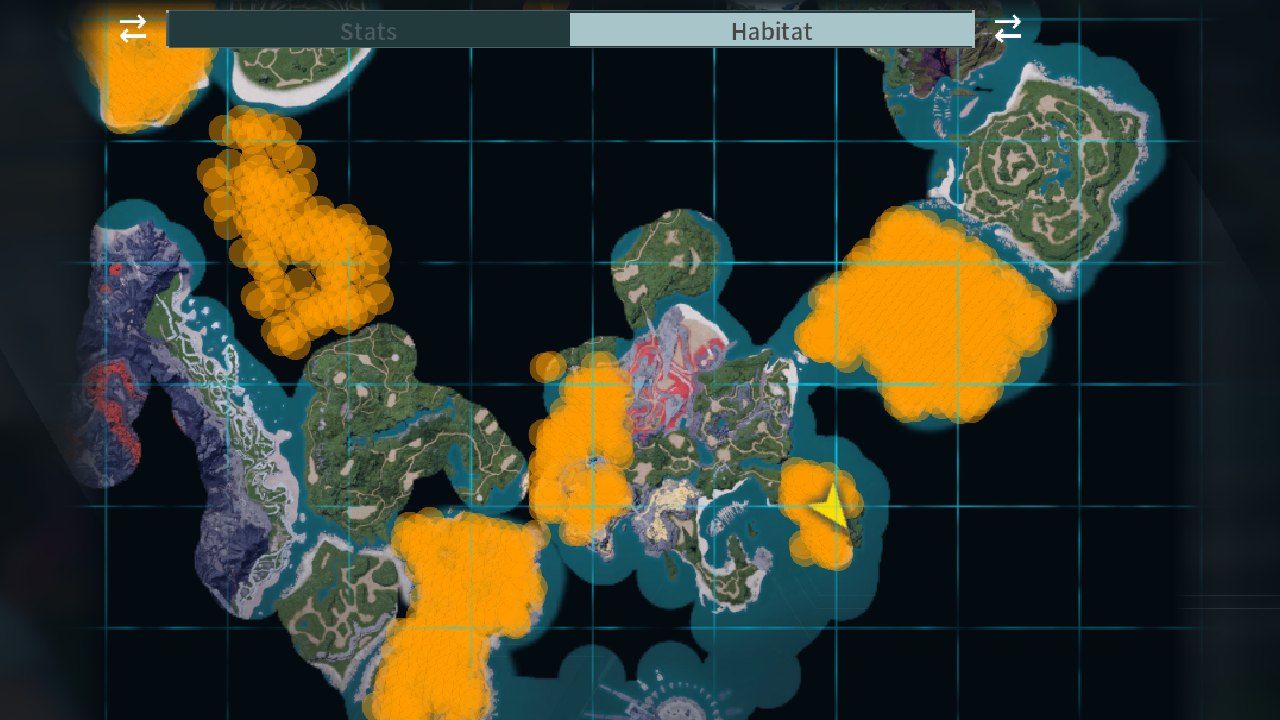This screenshot has width=1280, height=720.
Task: Click the diagonal habitat chain in the upper-left
Action: [290, 230]
